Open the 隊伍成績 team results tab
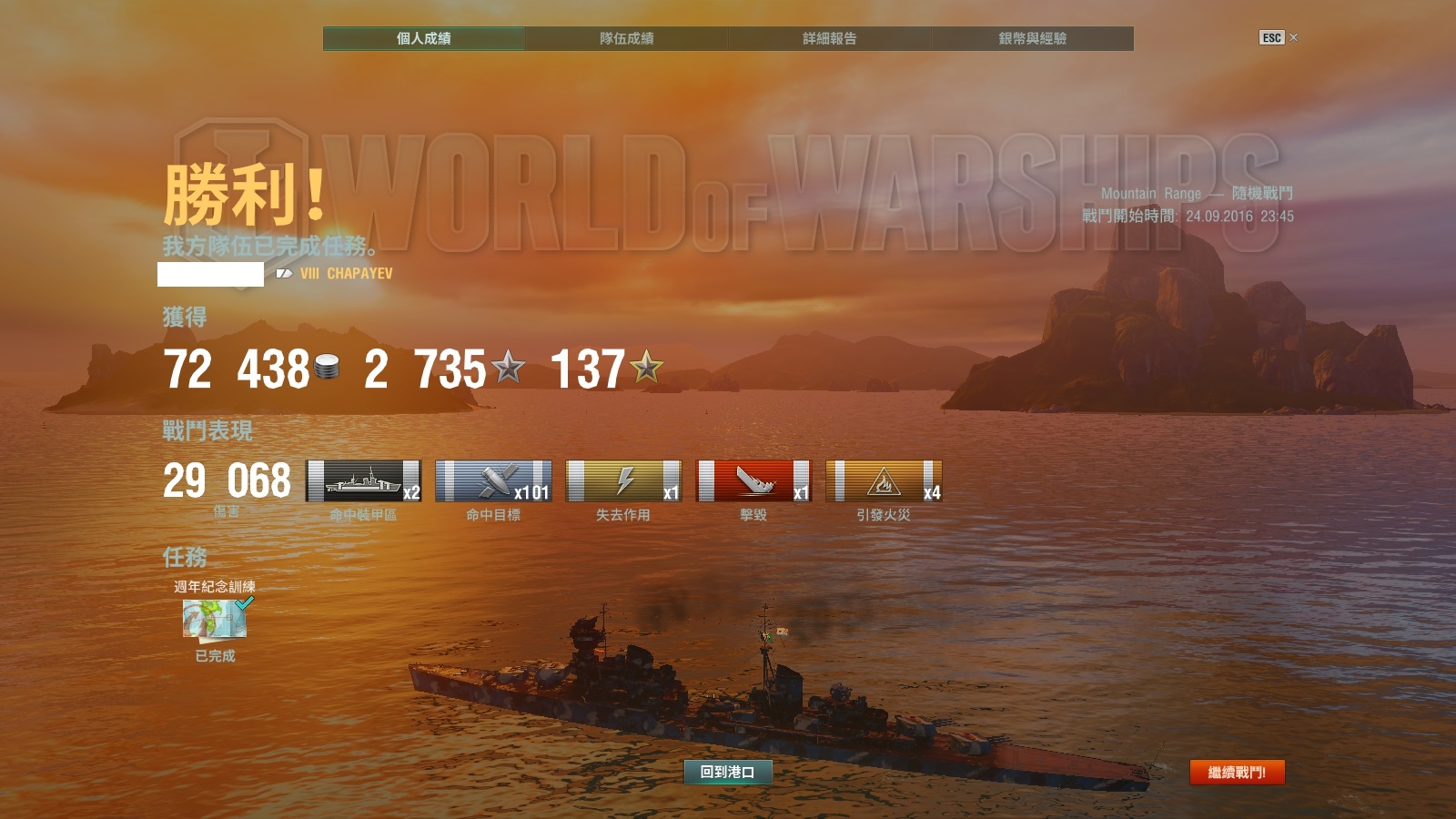Viewport: 1456px width, 819px height. click(626, 38)
